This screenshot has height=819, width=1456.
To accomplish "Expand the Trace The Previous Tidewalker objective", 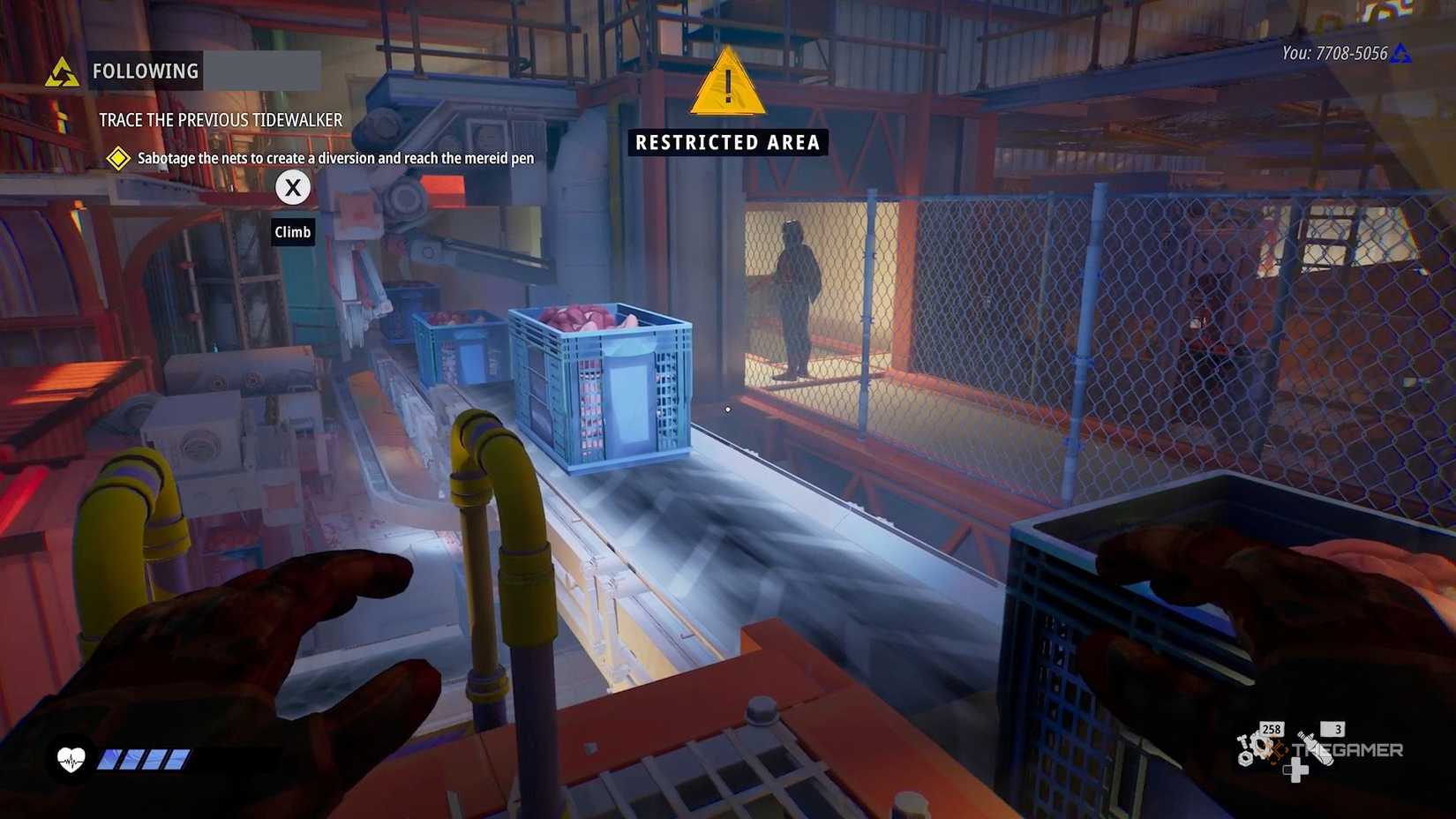I will [221, 120].
